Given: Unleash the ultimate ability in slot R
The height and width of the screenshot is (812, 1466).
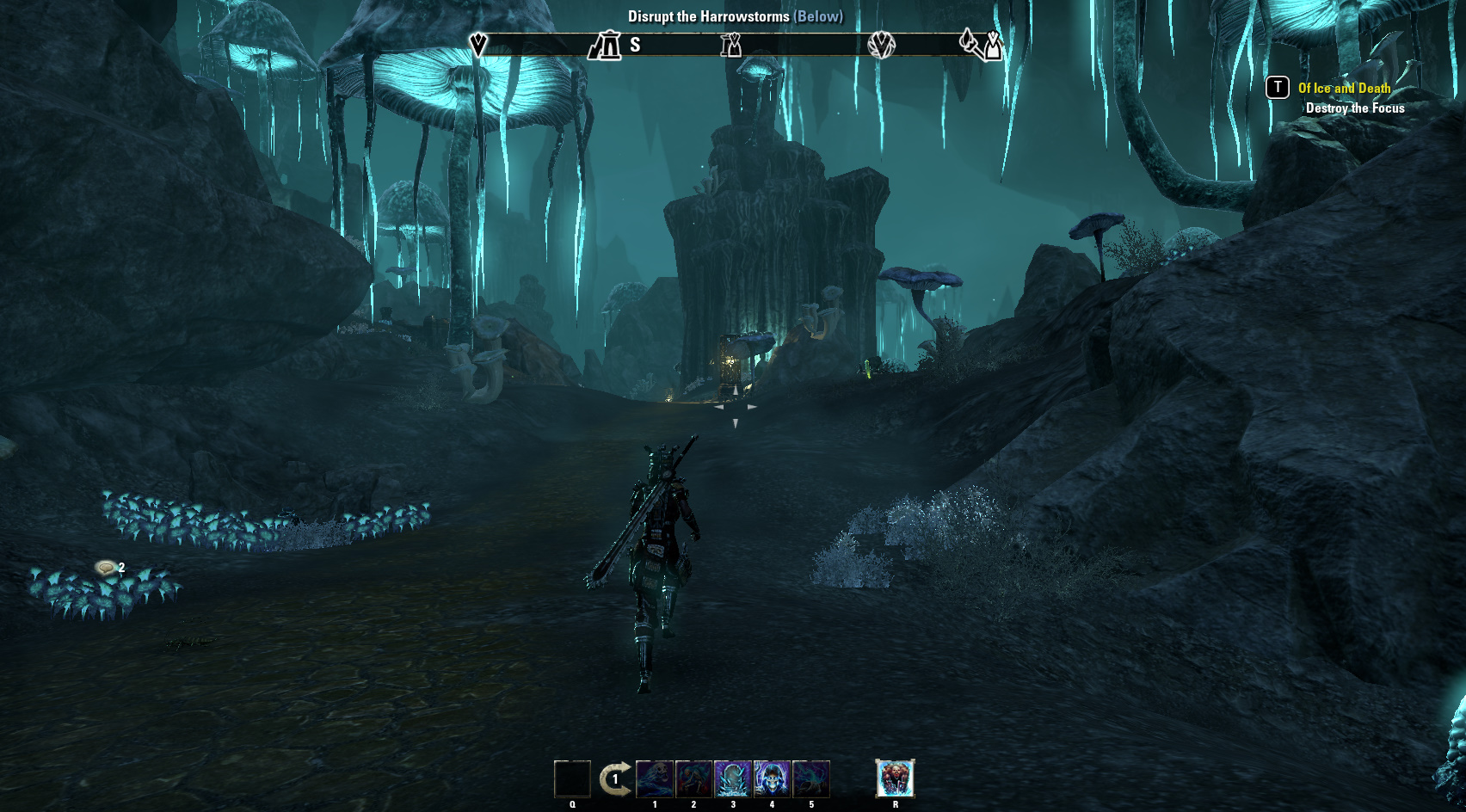Looking at the screenshot, I should [x=895, y=778].
